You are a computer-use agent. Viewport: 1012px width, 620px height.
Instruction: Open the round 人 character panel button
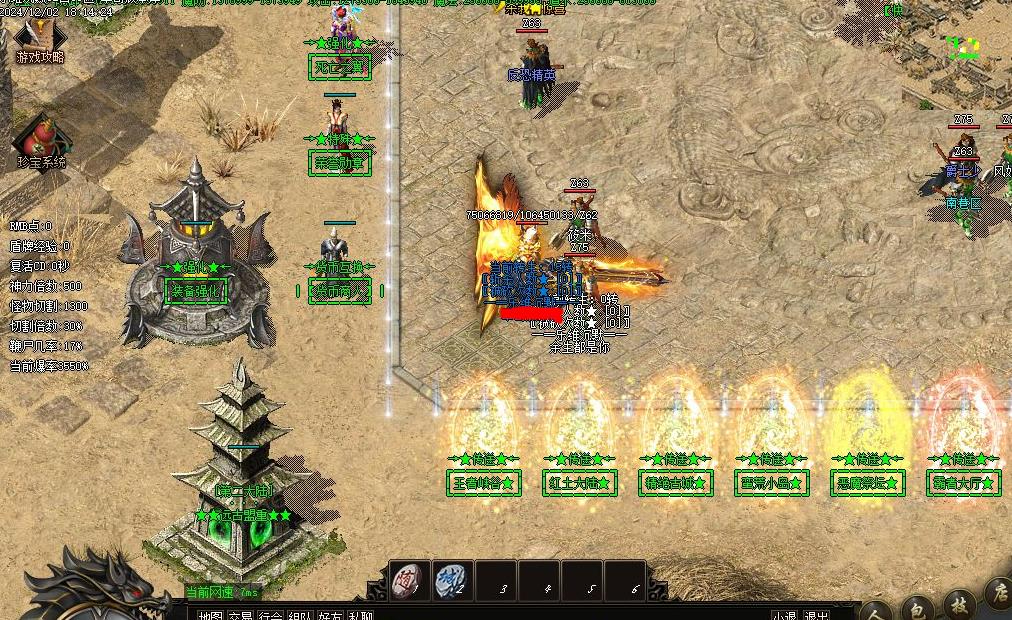[x=876, y=608]
